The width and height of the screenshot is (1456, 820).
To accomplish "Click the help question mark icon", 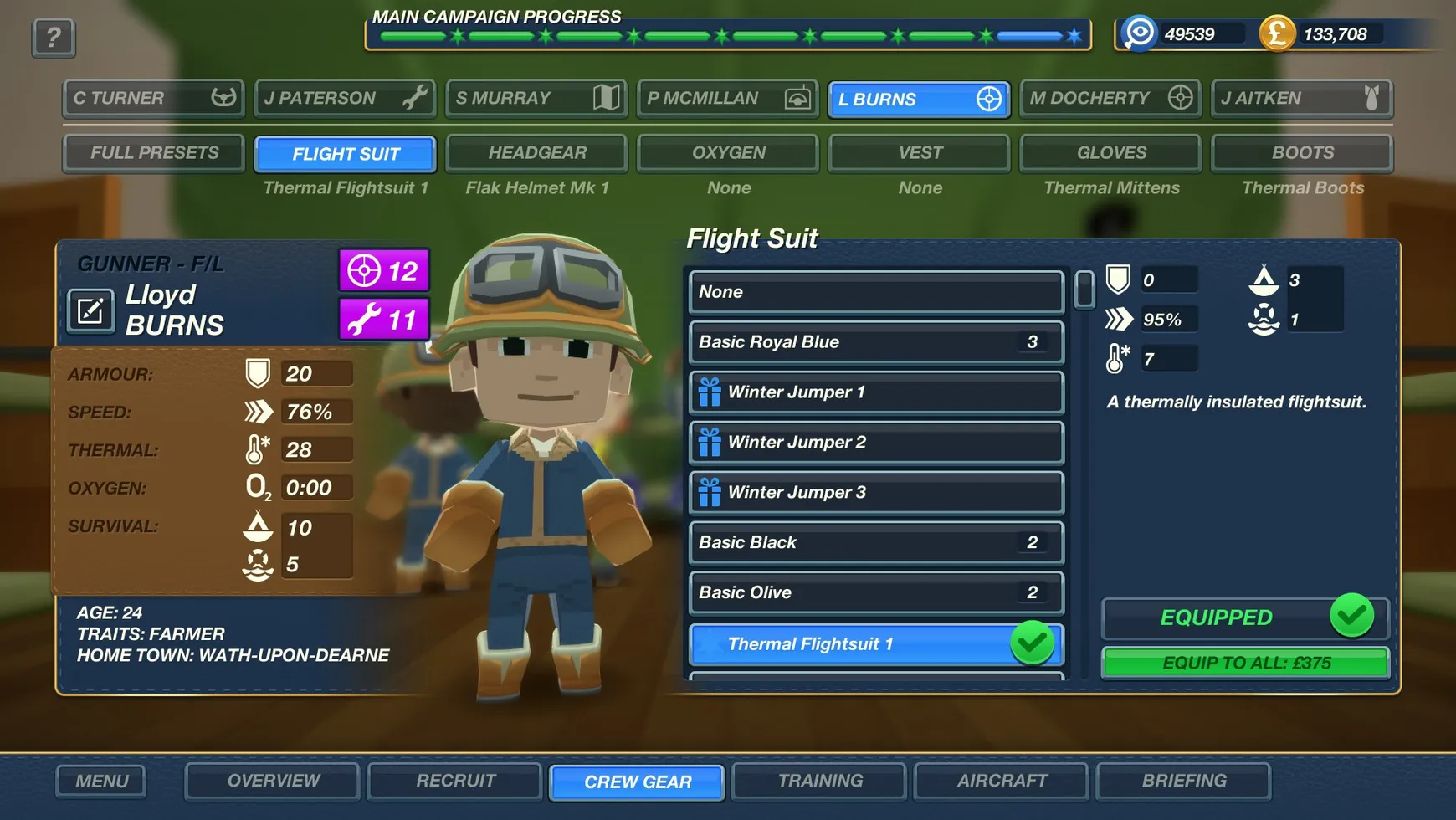I will (x=53, y=37).
